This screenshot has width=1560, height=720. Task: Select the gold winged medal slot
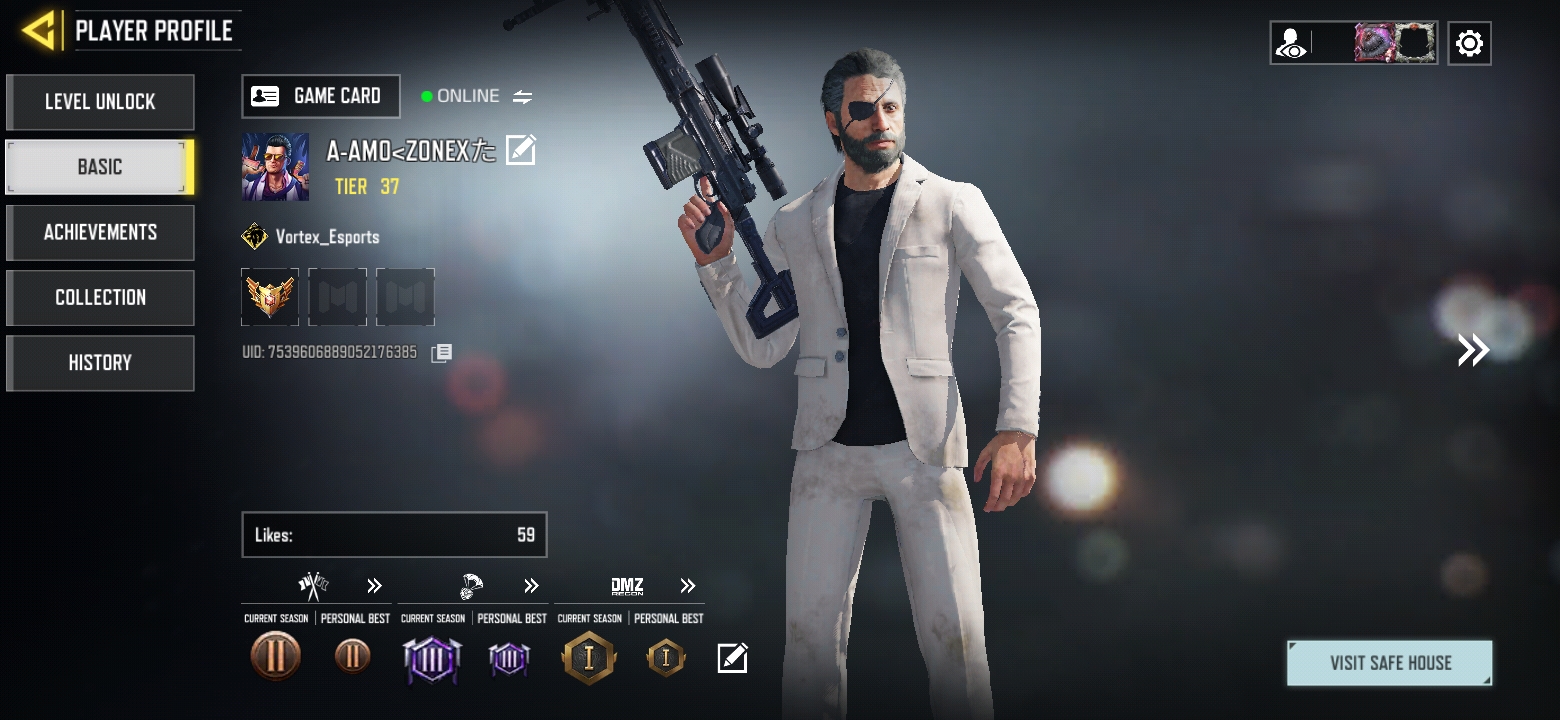270,297
